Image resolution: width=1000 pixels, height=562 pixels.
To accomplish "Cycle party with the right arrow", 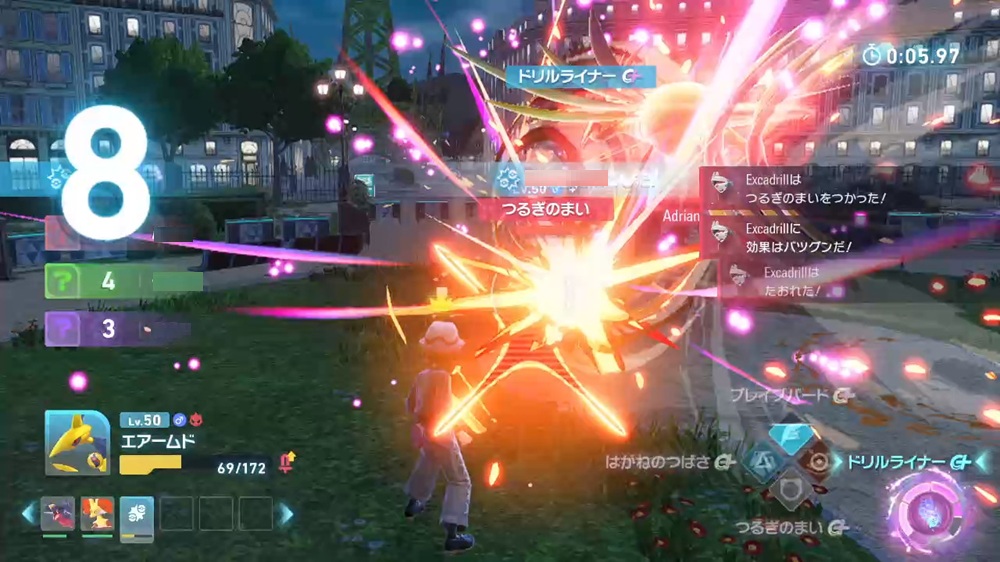I will pos(286,514).
